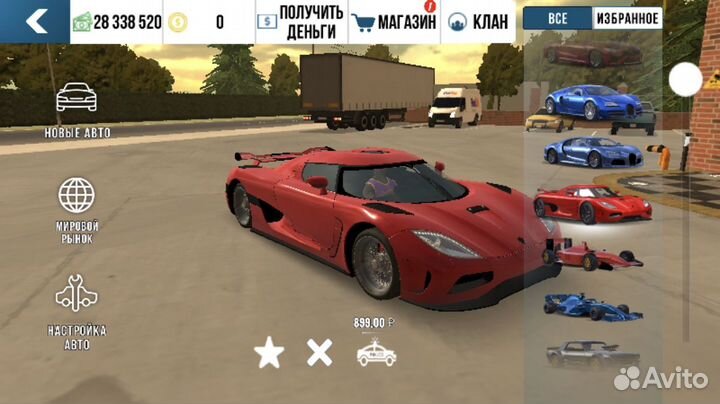Tap the Получить деньги button

pos(300,21)
